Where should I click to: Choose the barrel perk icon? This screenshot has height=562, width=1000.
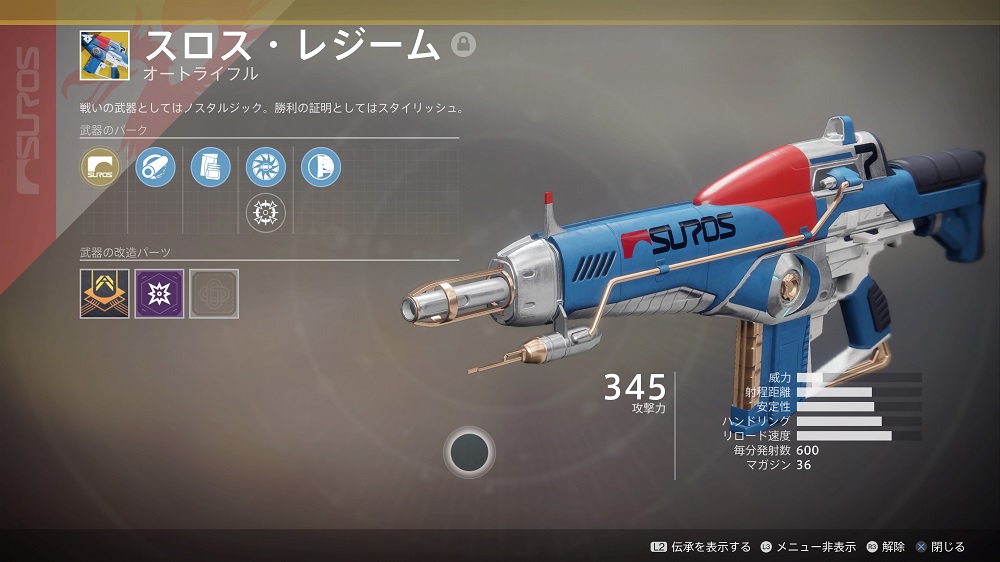pos(155,167)
